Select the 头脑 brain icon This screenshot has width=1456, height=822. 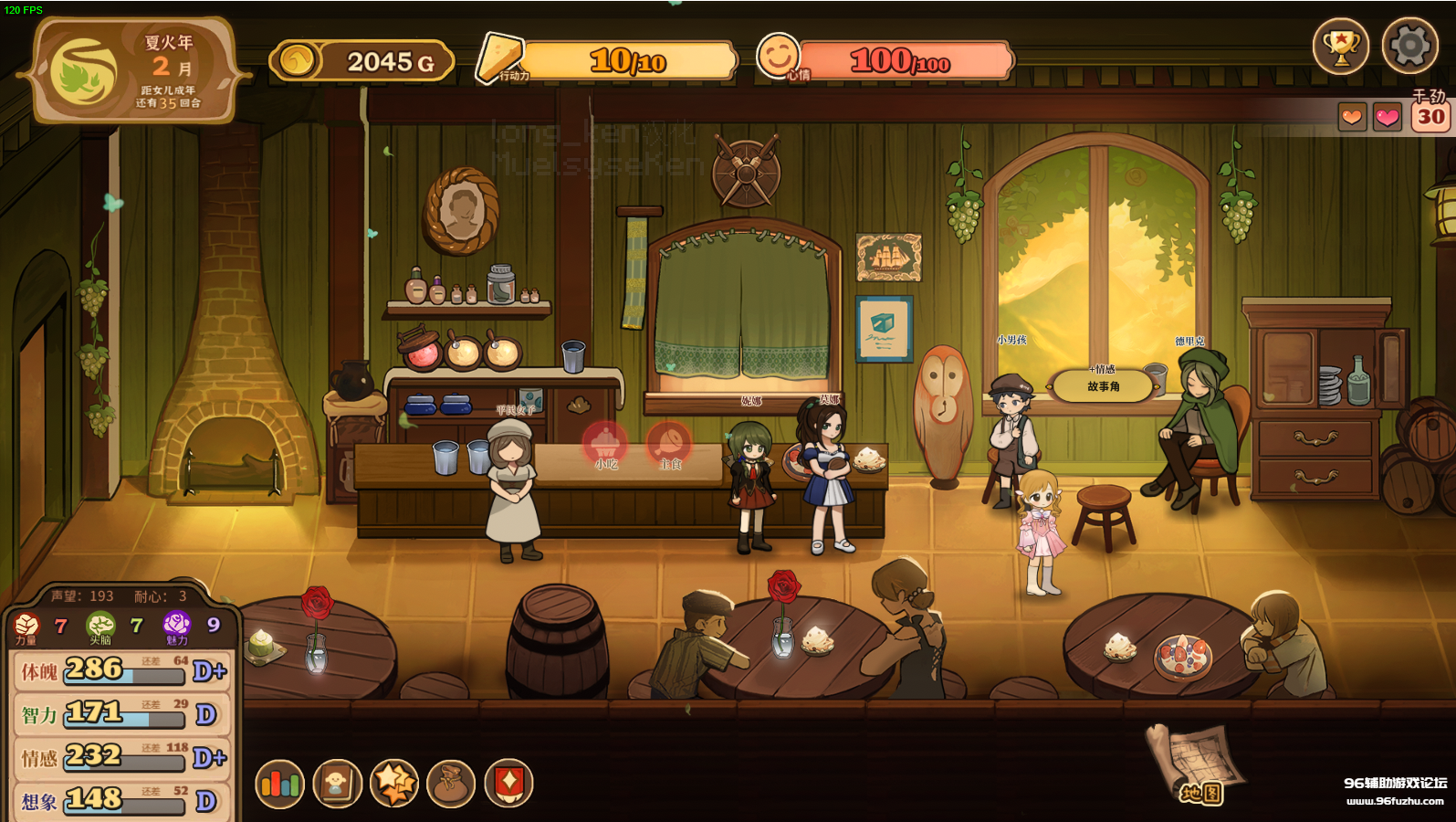(100, 626)
